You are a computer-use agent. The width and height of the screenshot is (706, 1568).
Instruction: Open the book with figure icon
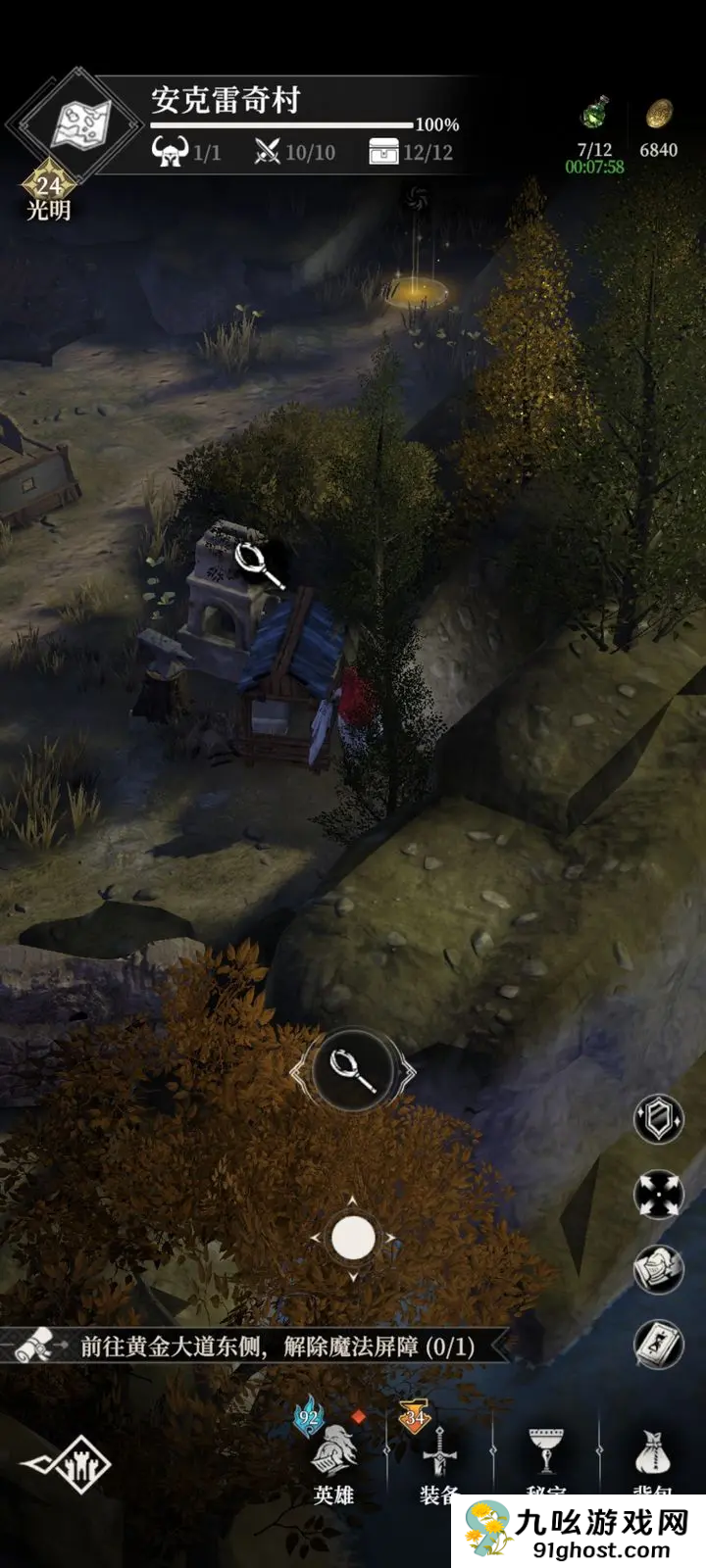[659, 1344]
